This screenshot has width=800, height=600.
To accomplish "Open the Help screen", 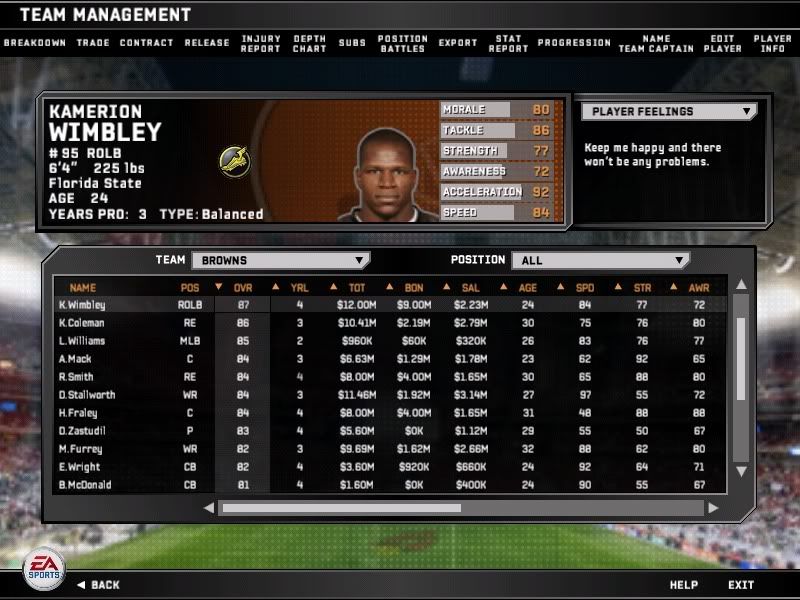I will click(683, 585).
